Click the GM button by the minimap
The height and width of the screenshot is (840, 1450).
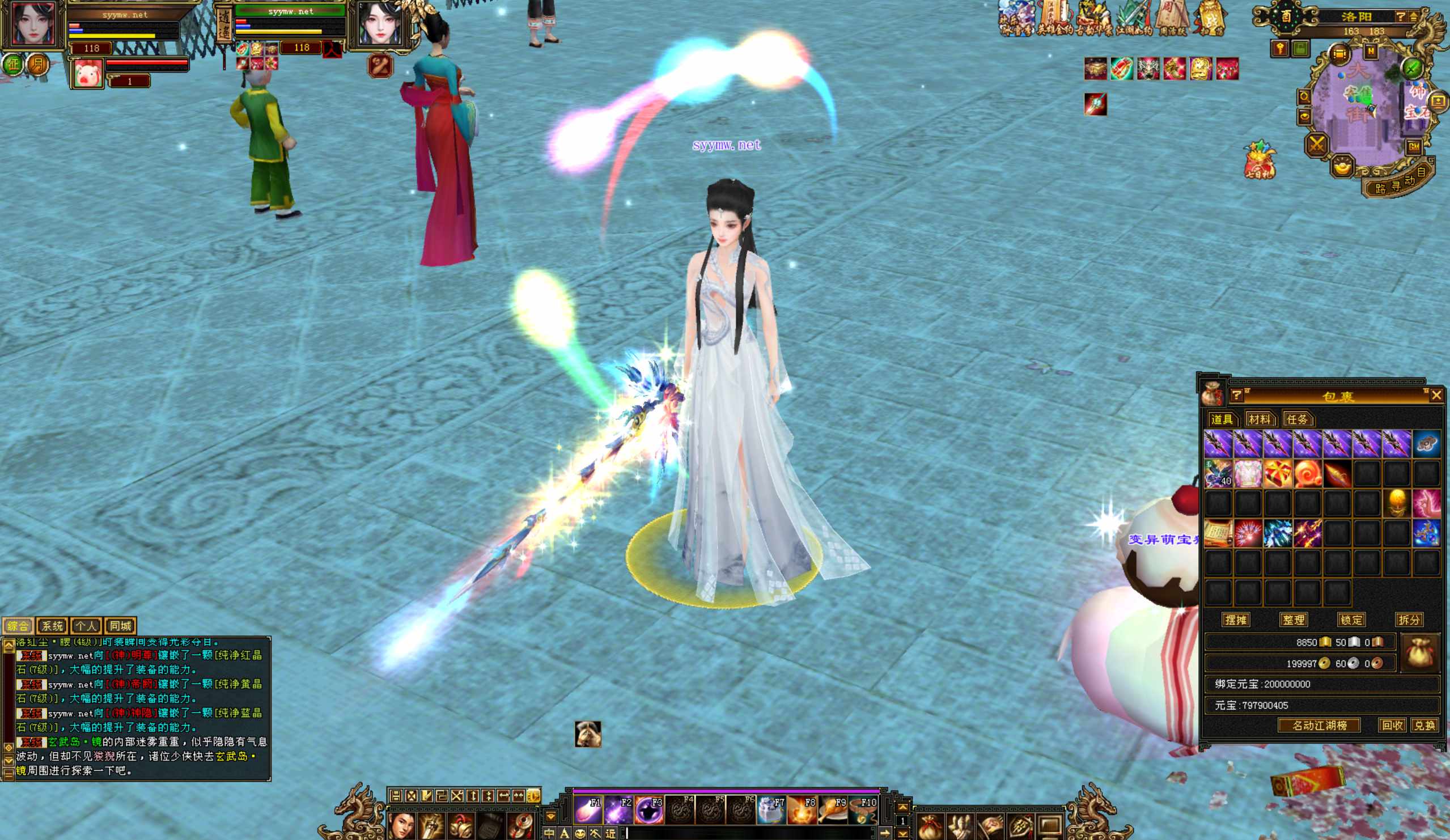(x=1414, y=147)
